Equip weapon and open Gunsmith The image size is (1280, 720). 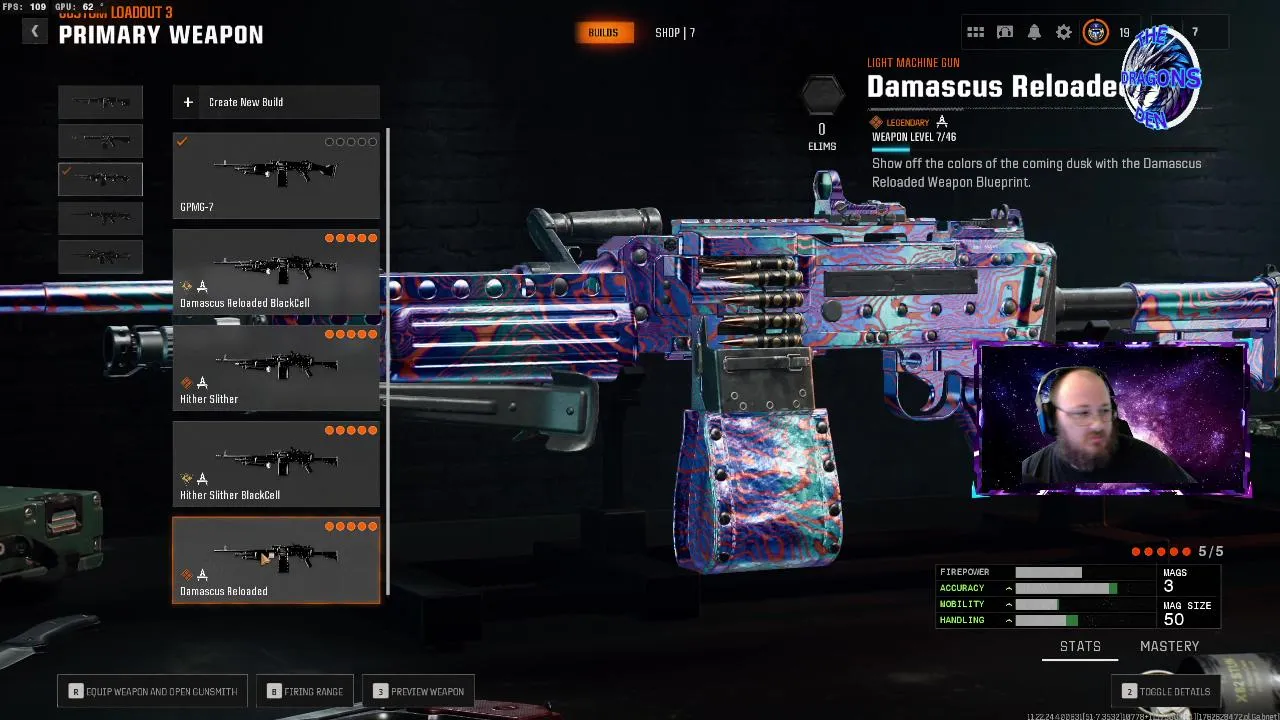pyautogui.click(x=152, y=691)
